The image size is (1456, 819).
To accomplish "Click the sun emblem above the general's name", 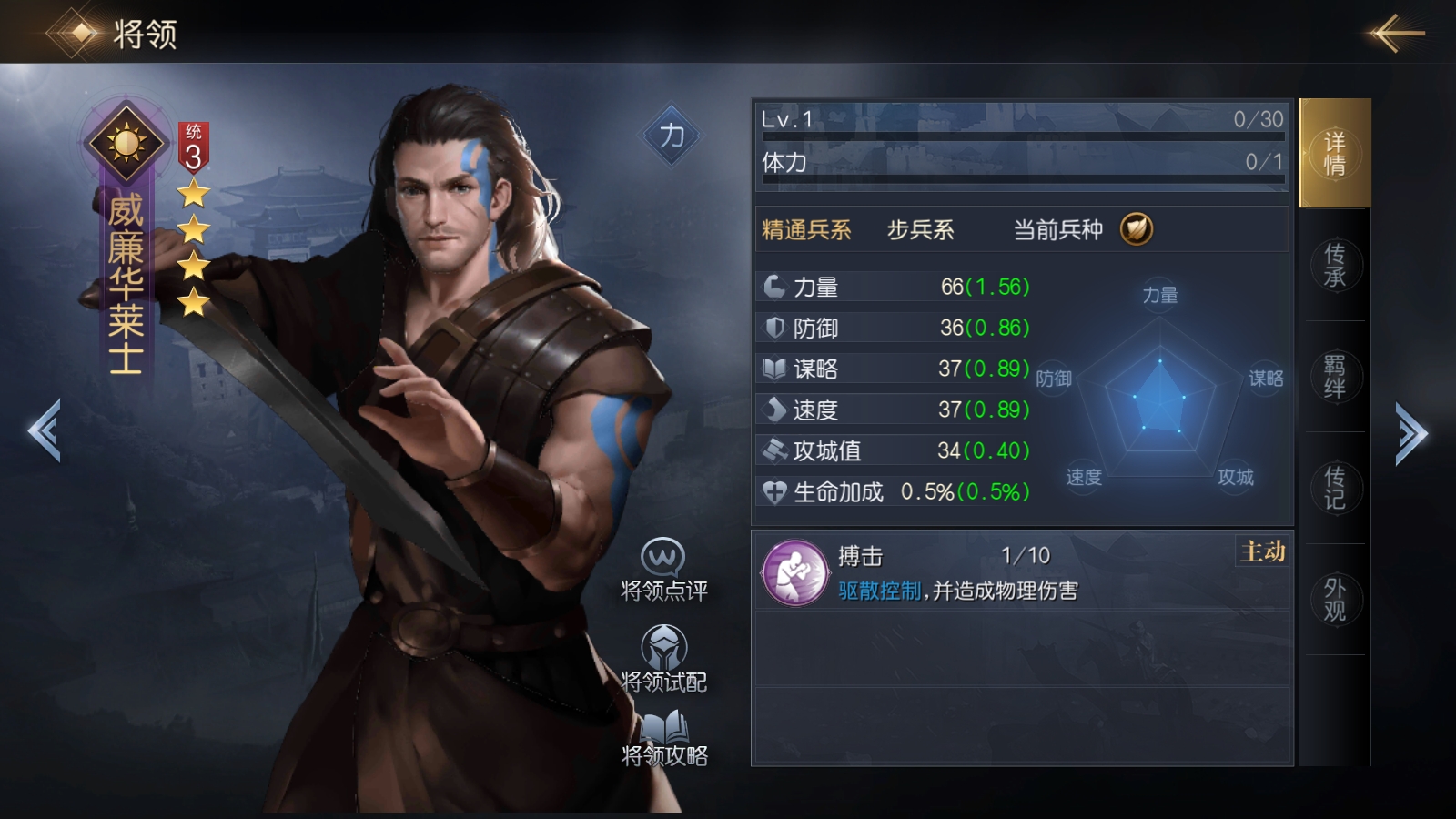I will click(x=126, y=143).
